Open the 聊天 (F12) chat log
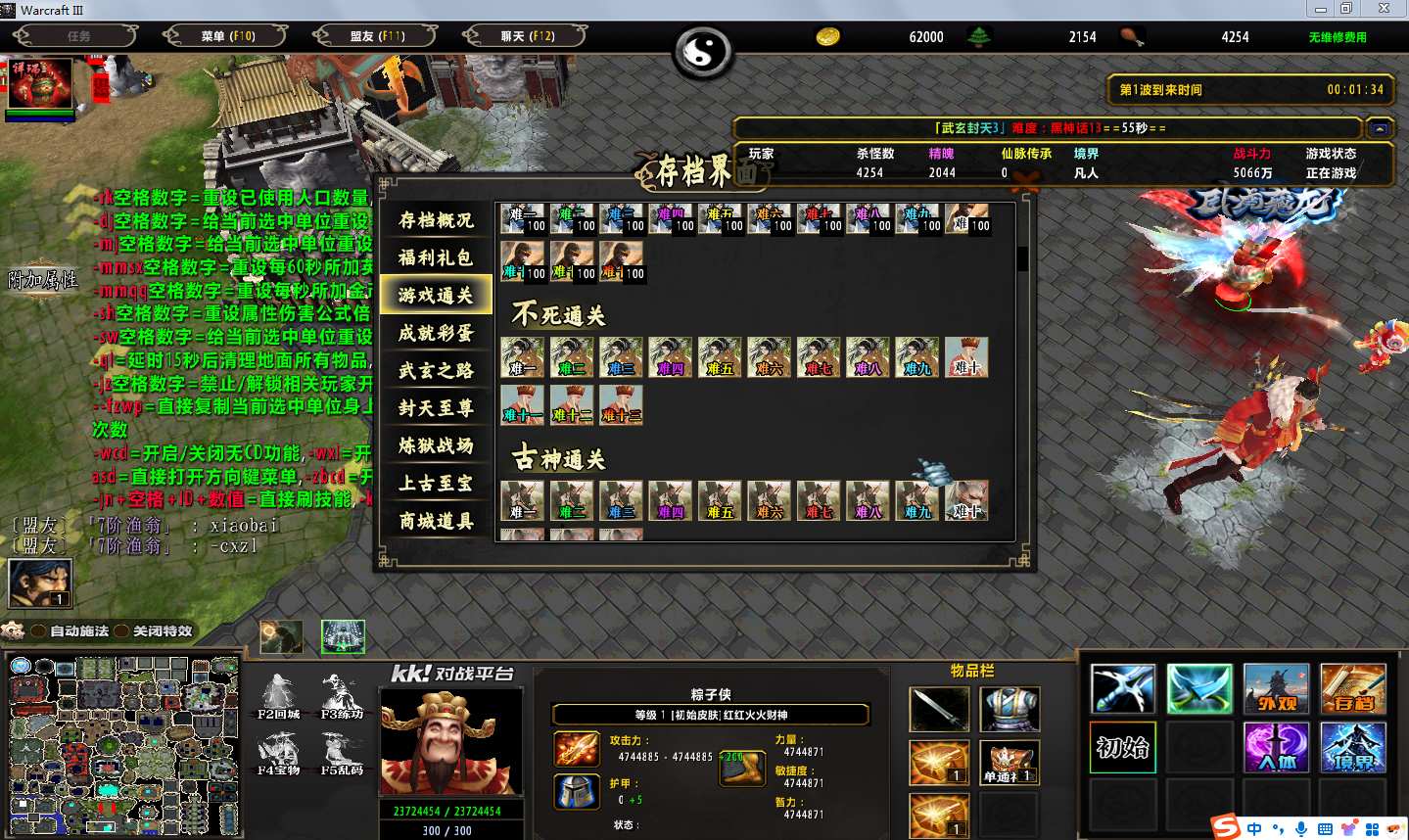The height and width of the screenshot is (840, 1409). (527, 36)
